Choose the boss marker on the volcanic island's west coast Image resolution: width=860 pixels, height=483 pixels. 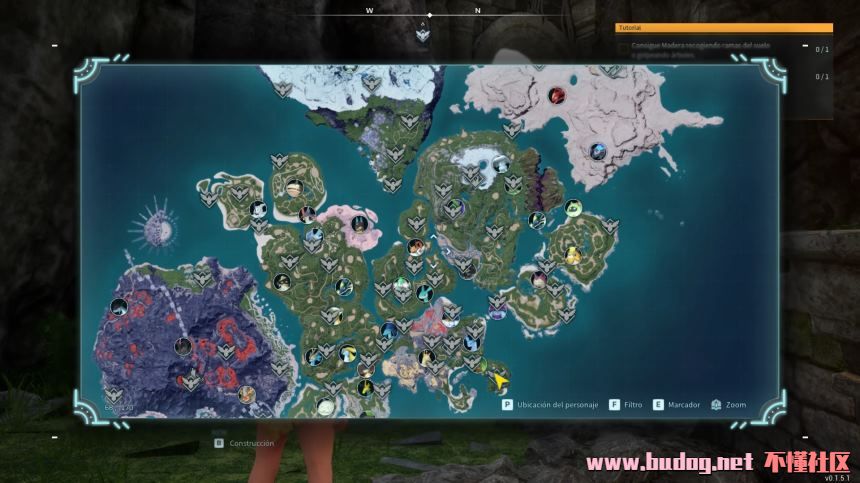point(118,307)
